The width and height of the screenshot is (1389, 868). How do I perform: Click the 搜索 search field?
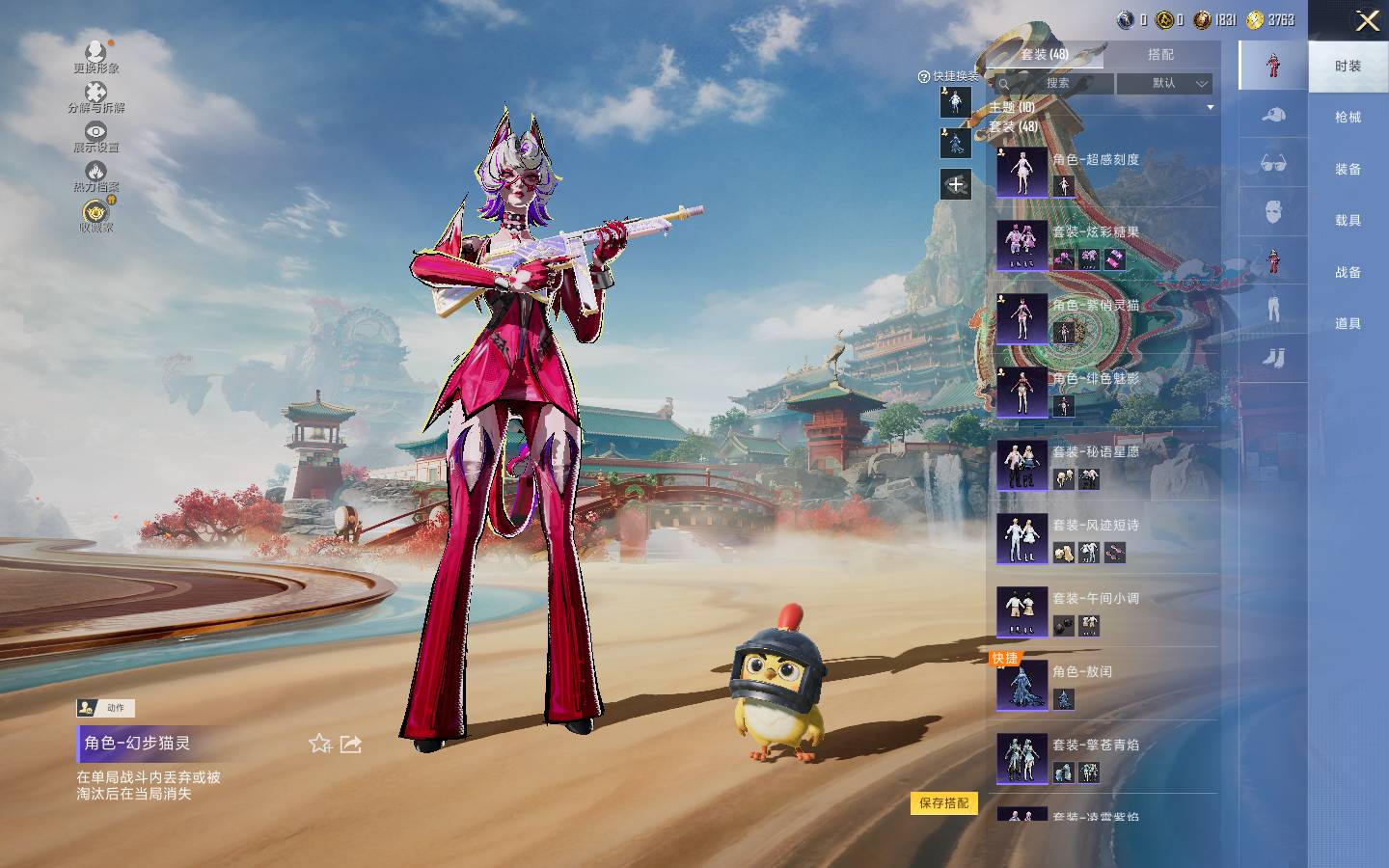tap(1056, 84)
